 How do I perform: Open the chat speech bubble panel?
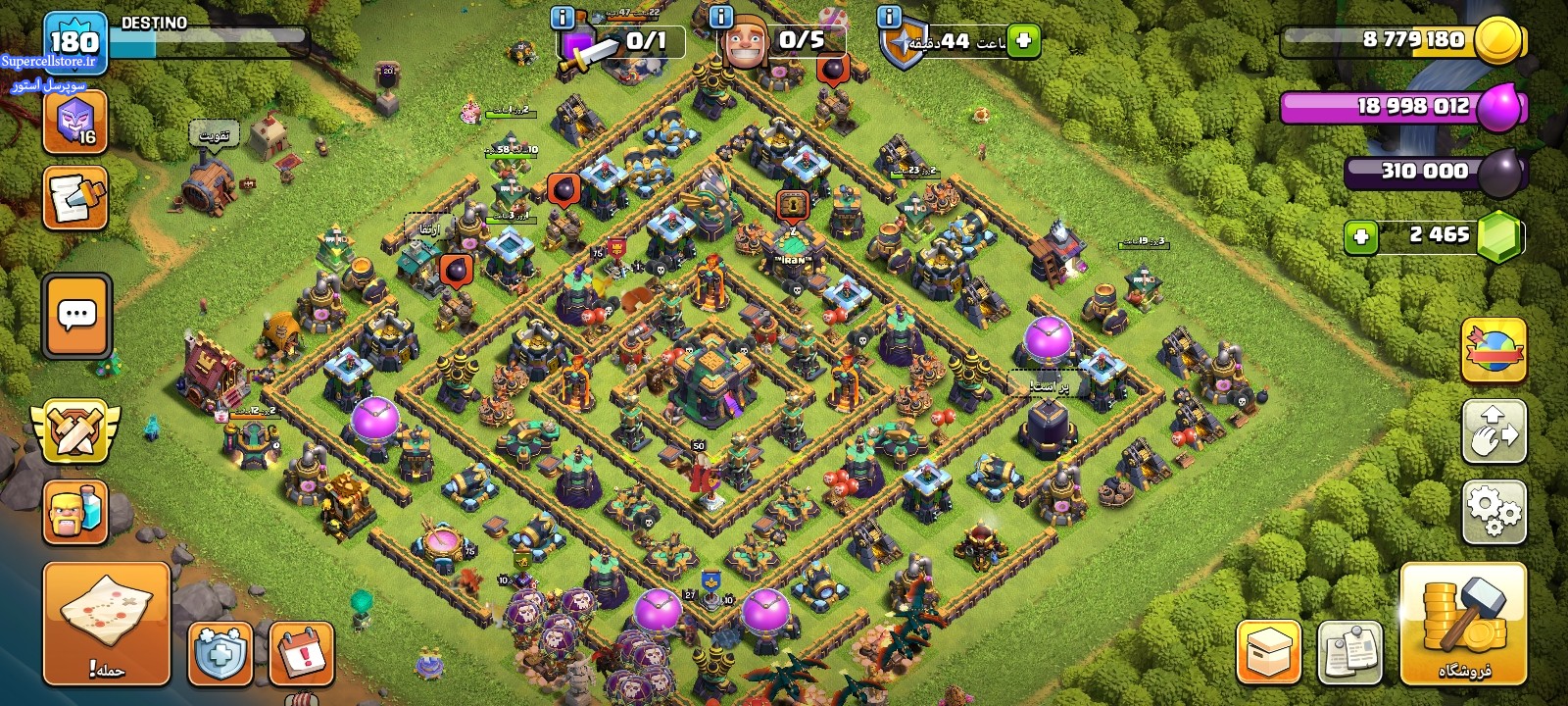(76, 316)
